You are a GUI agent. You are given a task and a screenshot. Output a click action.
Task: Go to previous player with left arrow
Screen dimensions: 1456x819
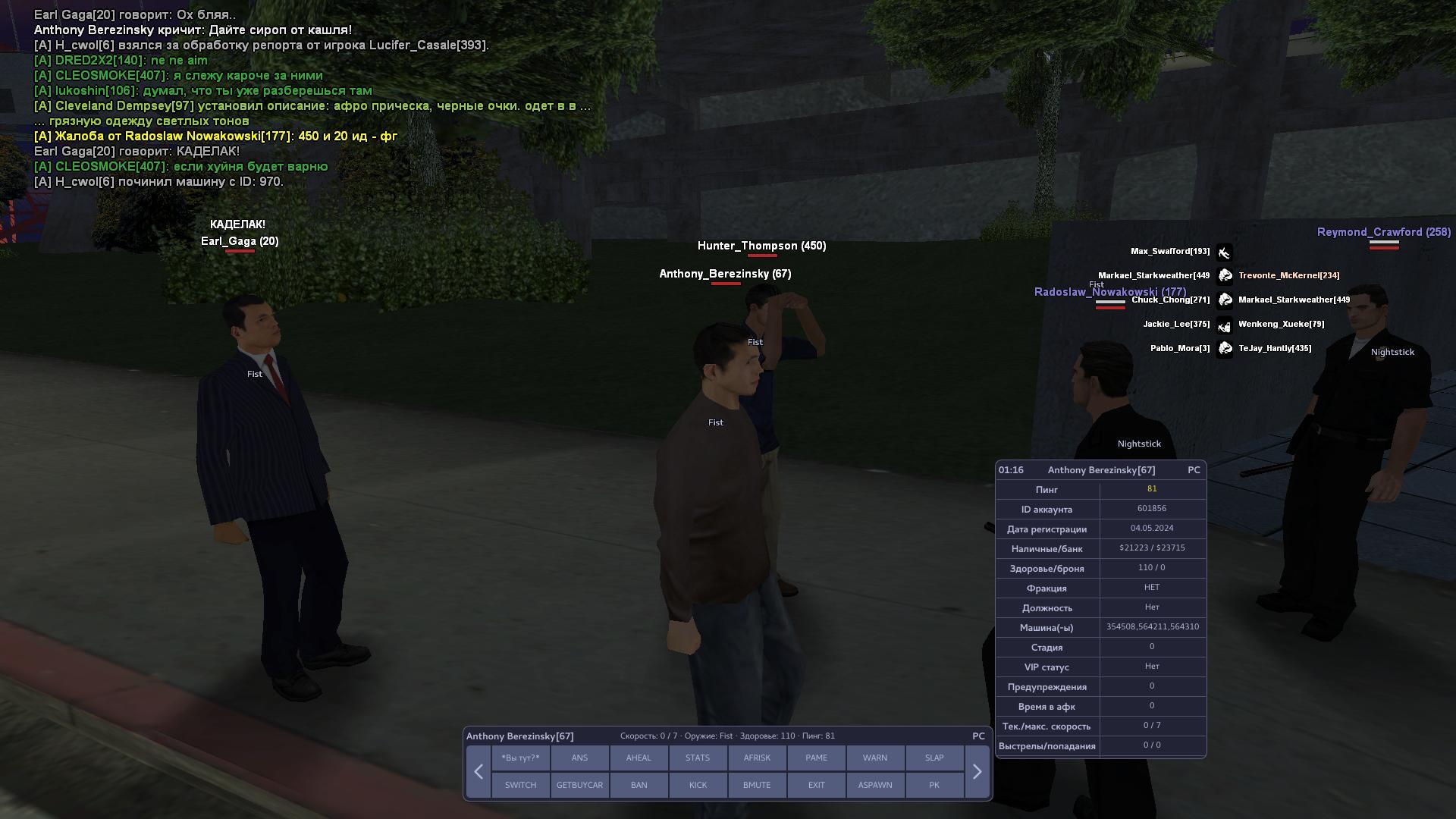(x=479, y=771)
